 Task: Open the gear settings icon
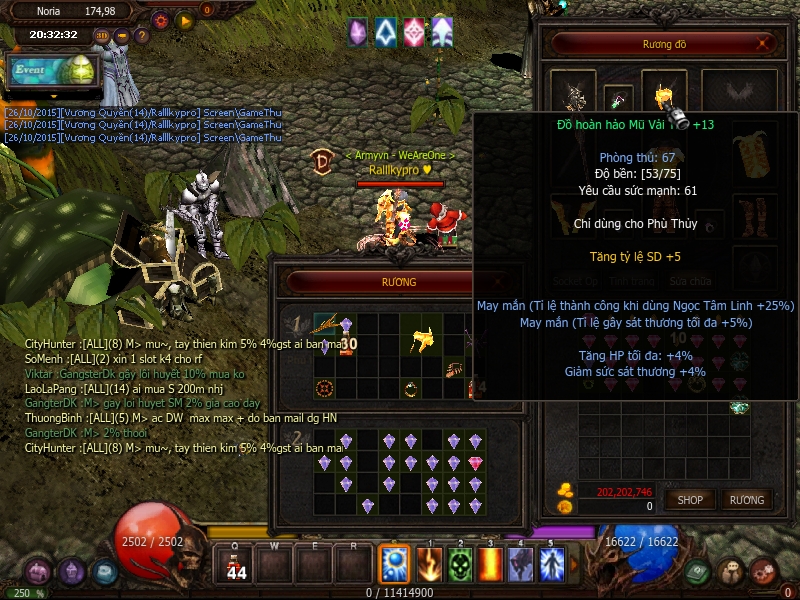160,19
